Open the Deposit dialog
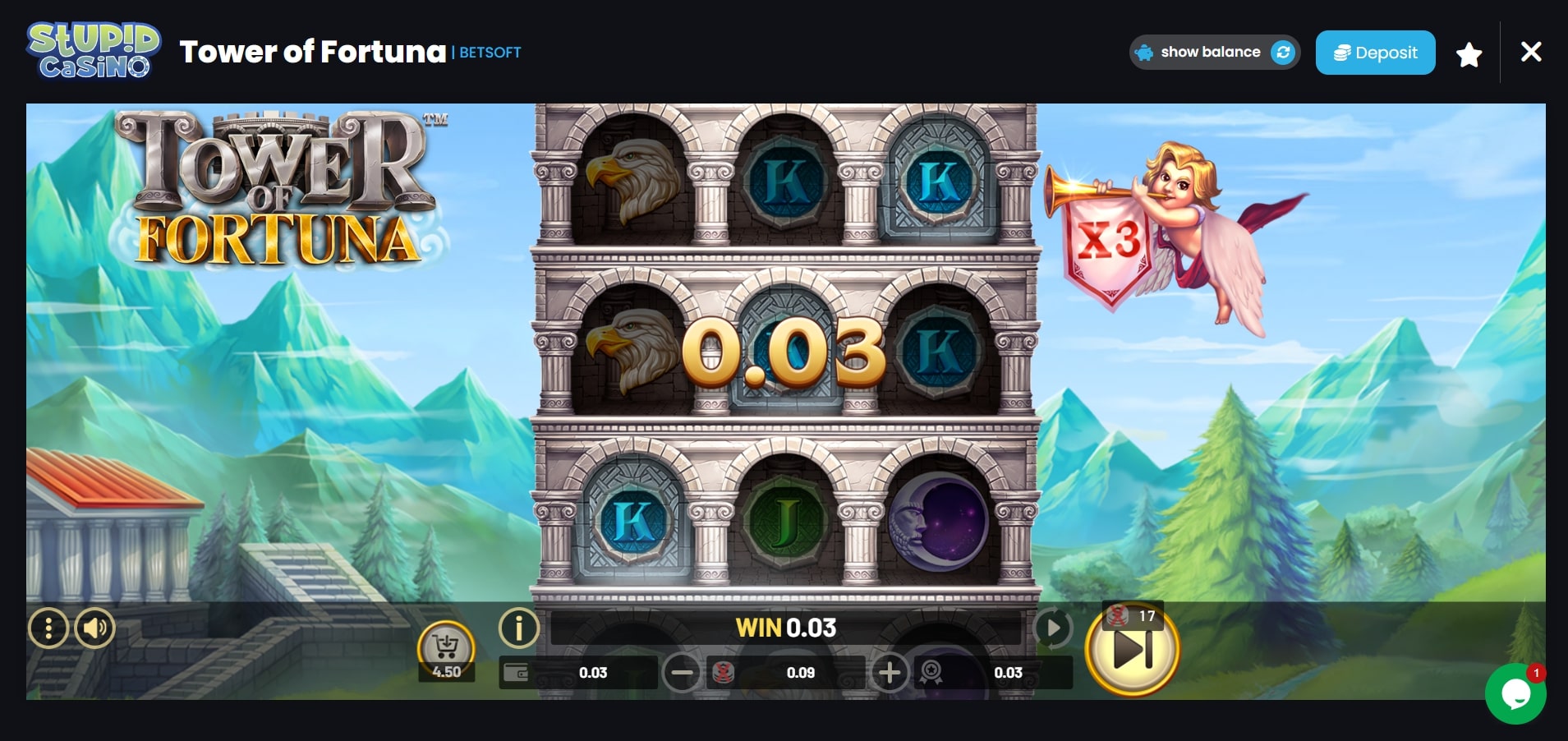1568x741 pixels. click(x=1375, y=52)
